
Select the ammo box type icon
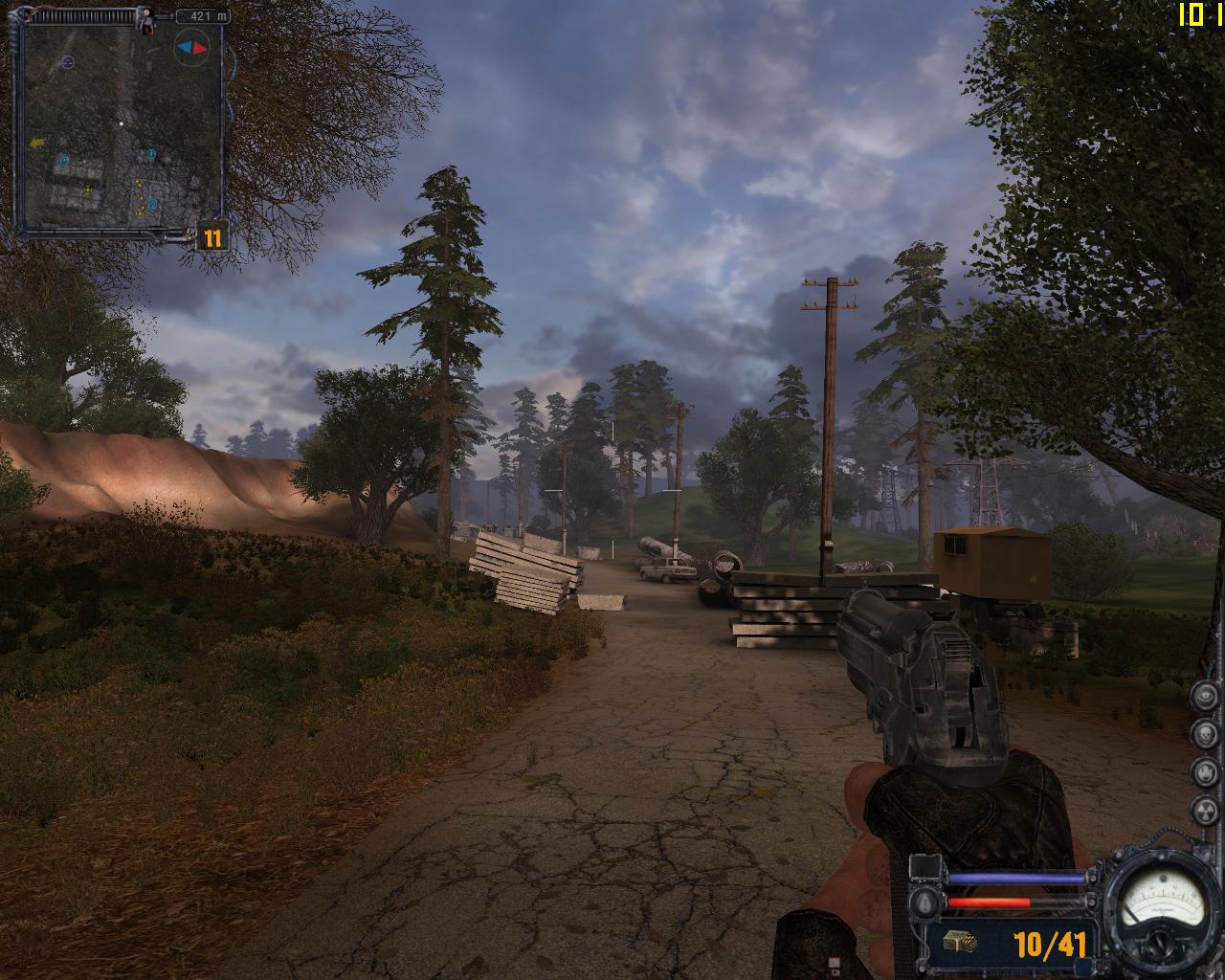(960, 943)
